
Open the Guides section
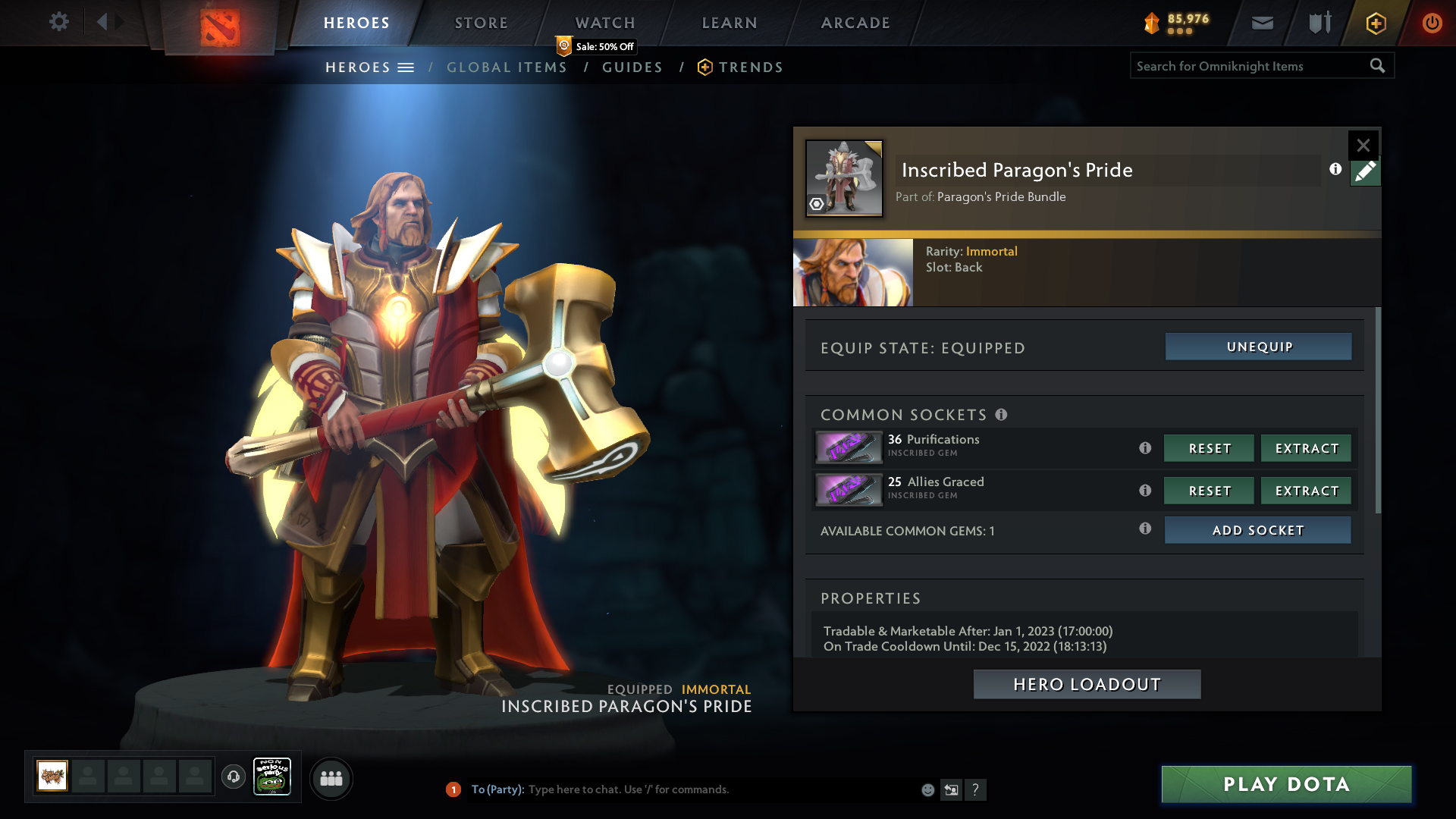coord(632,67)
